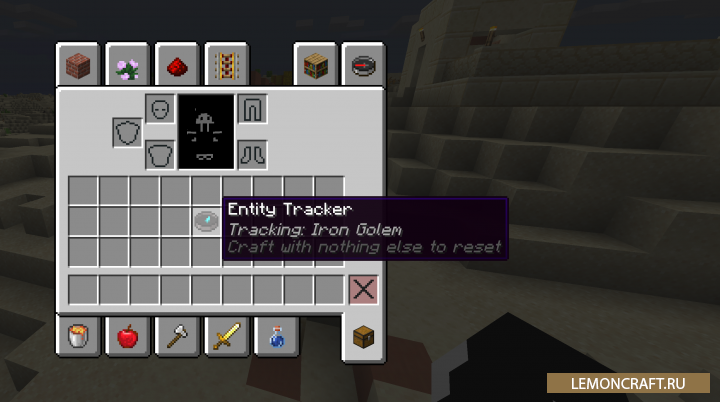Select the empty boots armor slot
This screenshot has height=402, width=720.
252,154
